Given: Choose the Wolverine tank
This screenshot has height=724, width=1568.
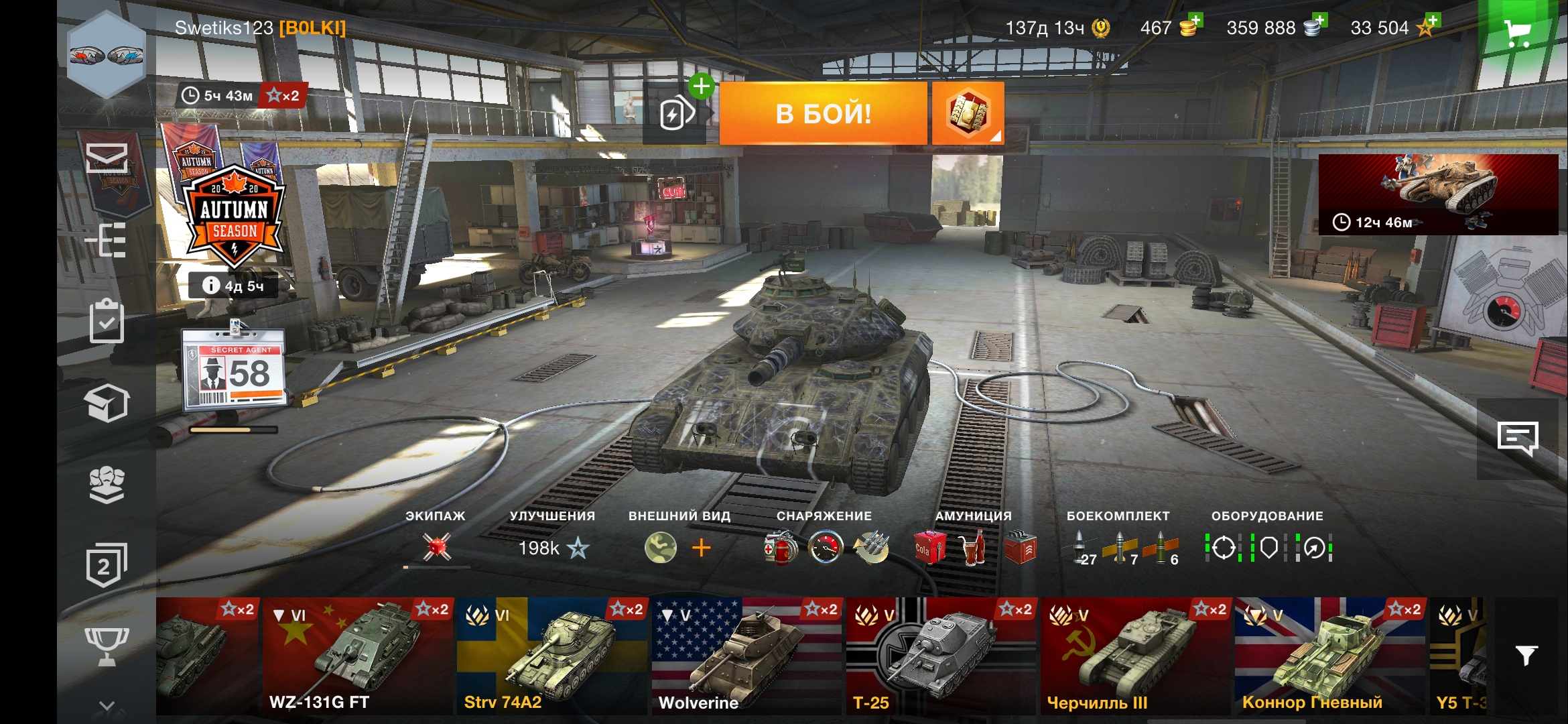Looking at the screenshot, I should (x=746, y=656).
